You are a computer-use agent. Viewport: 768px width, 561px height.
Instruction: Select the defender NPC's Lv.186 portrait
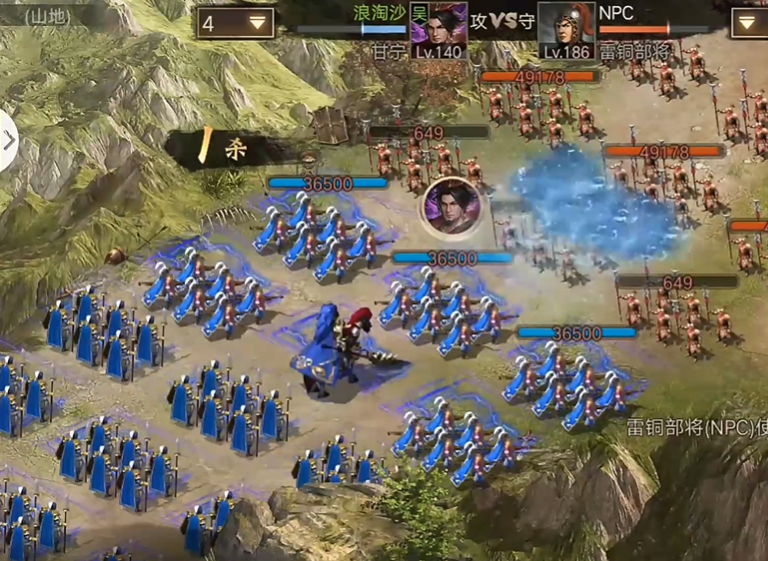coord(566,30)
